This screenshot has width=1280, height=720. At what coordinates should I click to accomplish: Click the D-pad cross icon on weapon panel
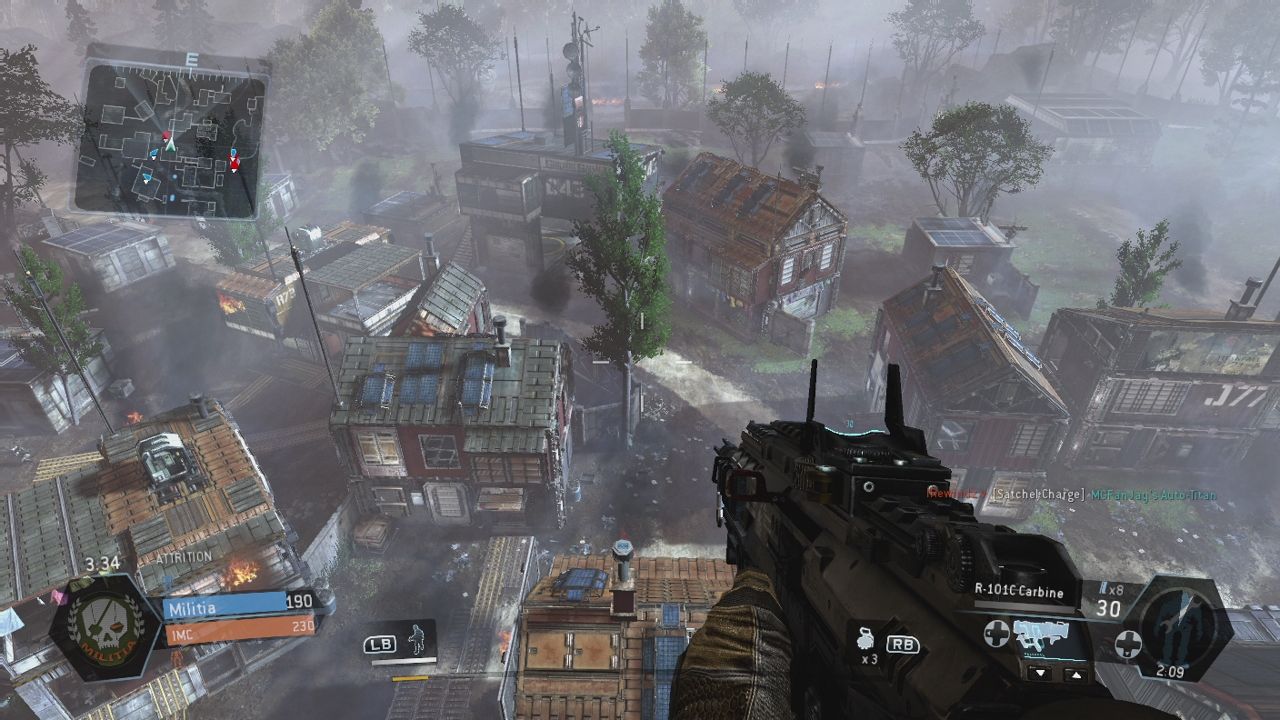996,633
